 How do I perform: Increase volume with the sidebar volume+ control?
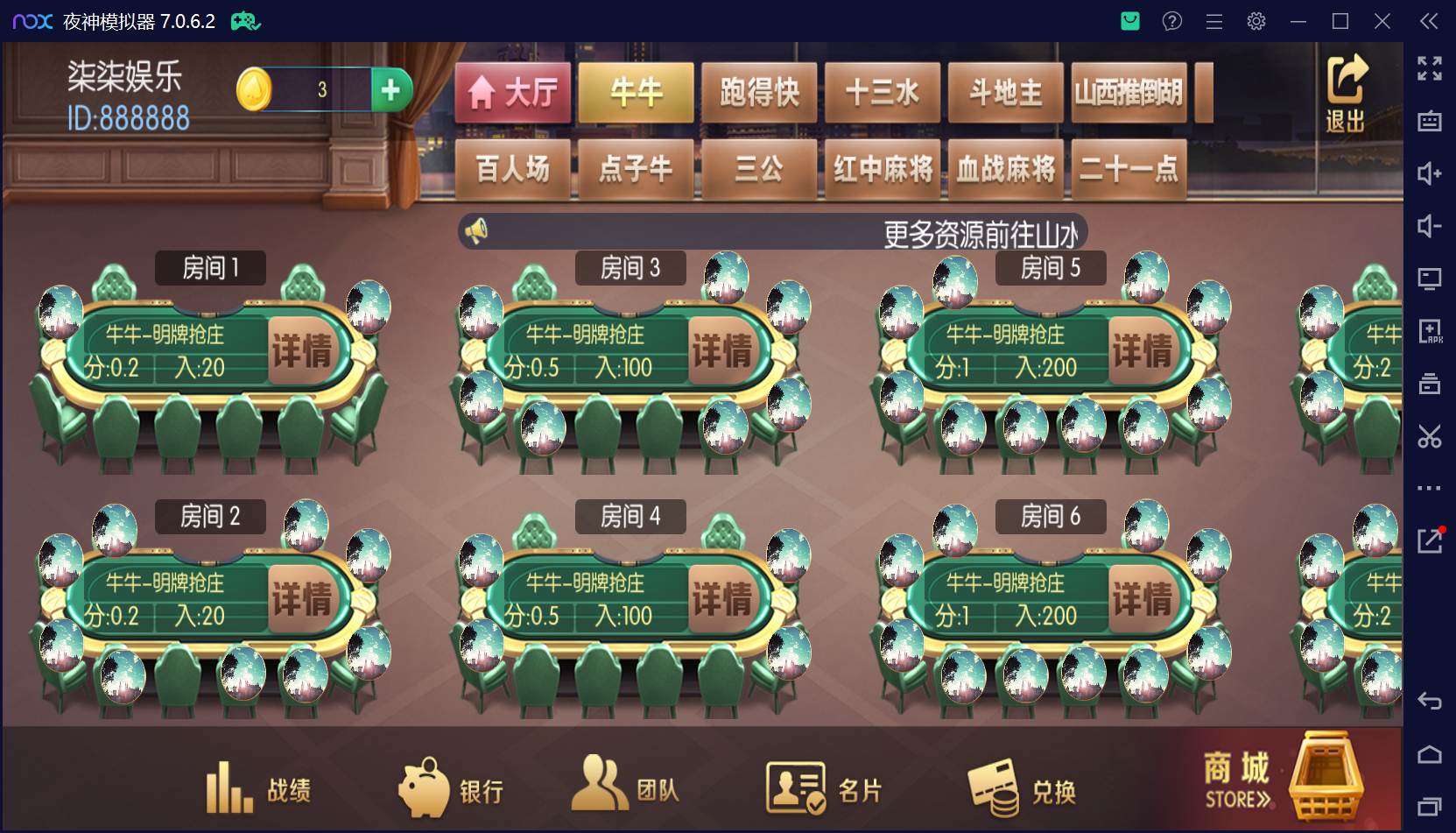(x=1431, y=173)
